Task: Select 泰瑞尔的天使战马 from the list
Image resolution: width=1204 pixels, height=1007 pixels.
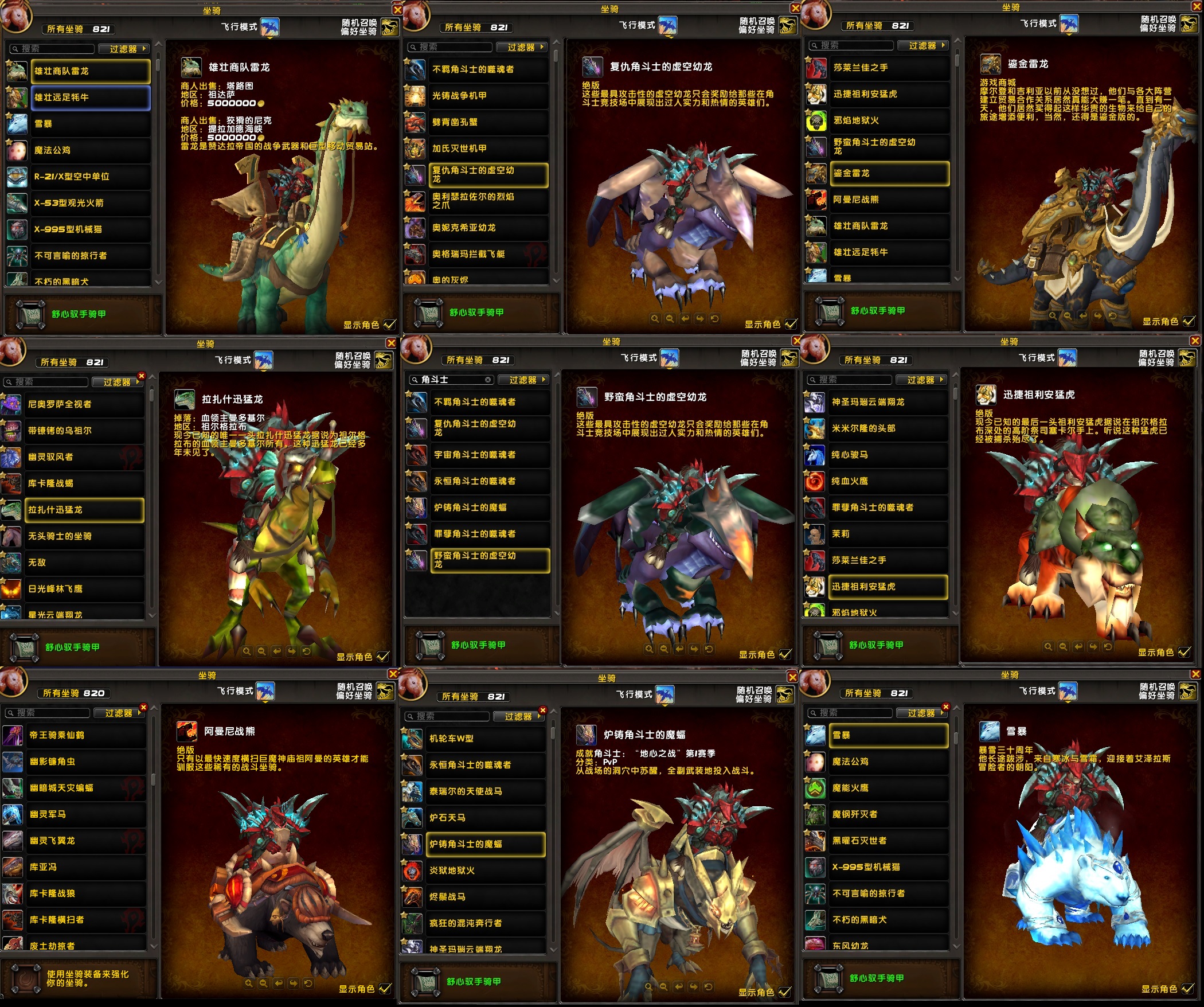Action: coord(486,791)
